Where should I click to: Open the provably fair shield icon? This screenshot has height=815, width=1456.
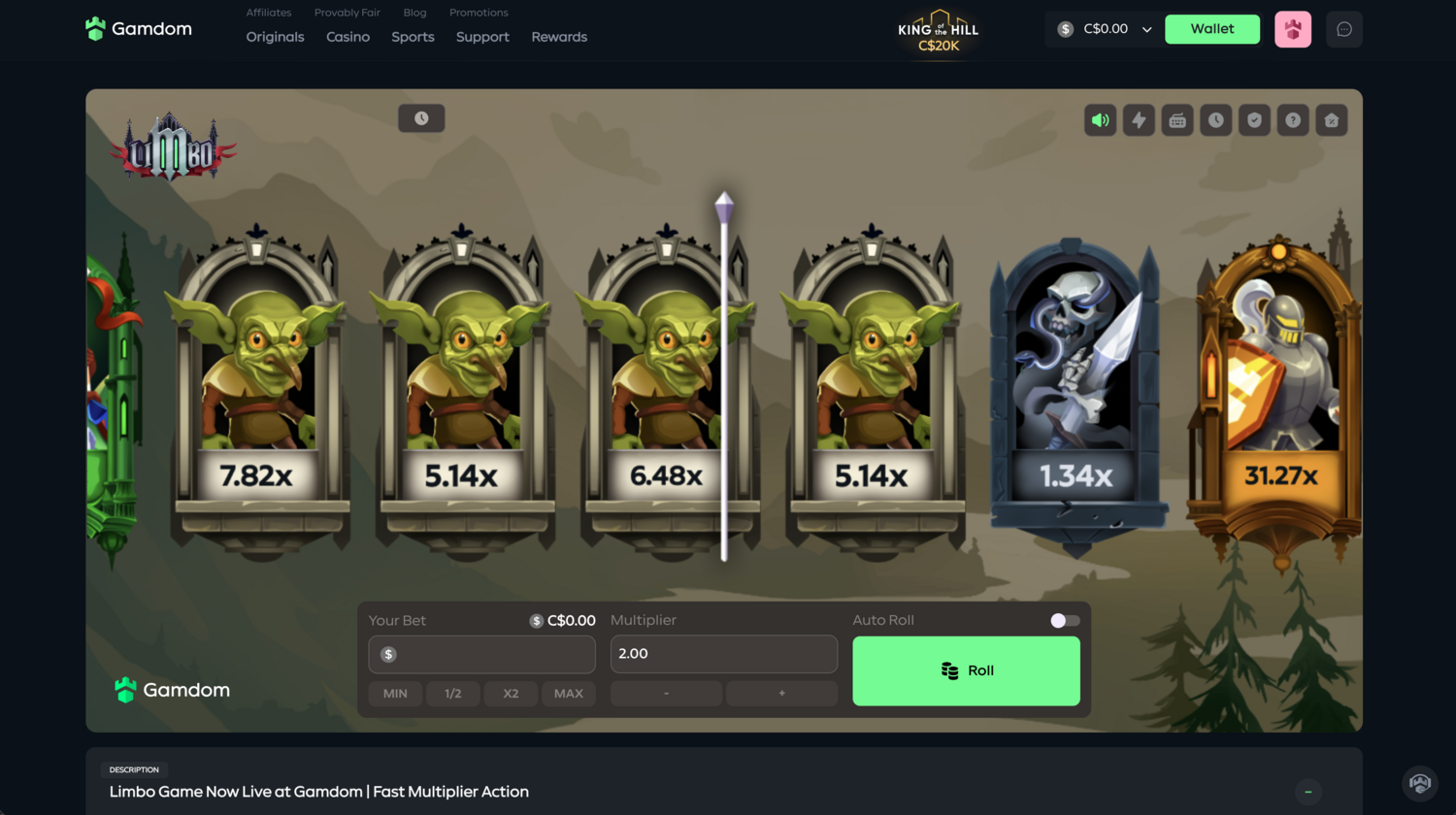(x=1254, y=120)
